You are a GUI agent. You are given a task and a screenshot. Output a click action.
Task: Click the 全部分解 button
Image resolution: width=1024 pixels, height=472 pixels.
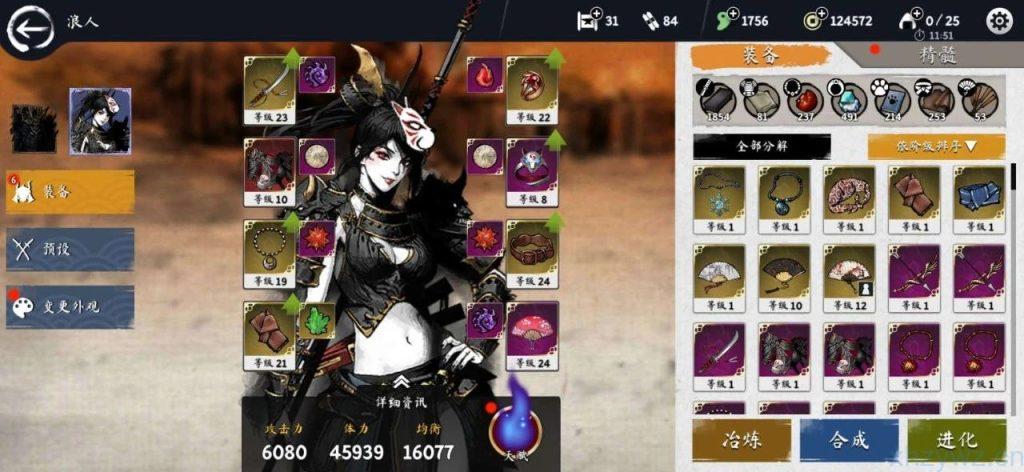(761, 146)
